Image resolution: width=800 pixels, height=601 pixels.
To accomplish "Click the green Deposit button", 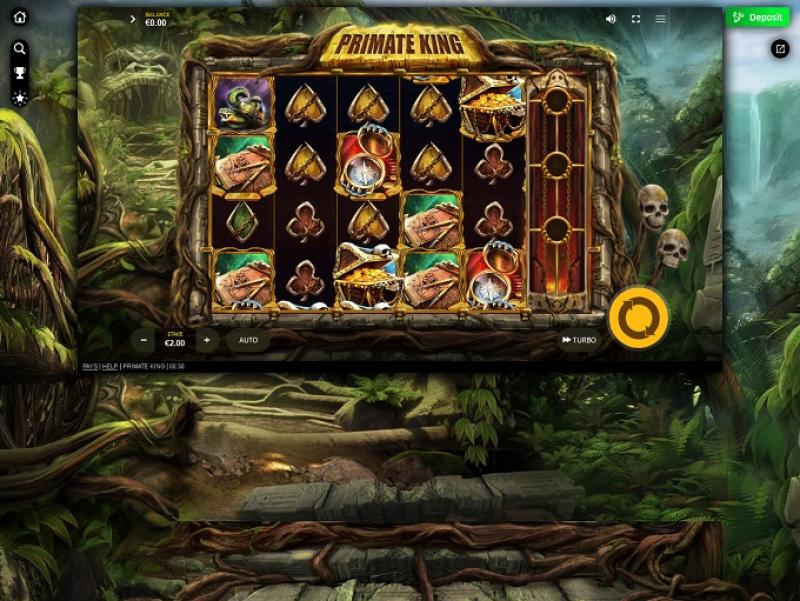I will click(x=757, y=17).
